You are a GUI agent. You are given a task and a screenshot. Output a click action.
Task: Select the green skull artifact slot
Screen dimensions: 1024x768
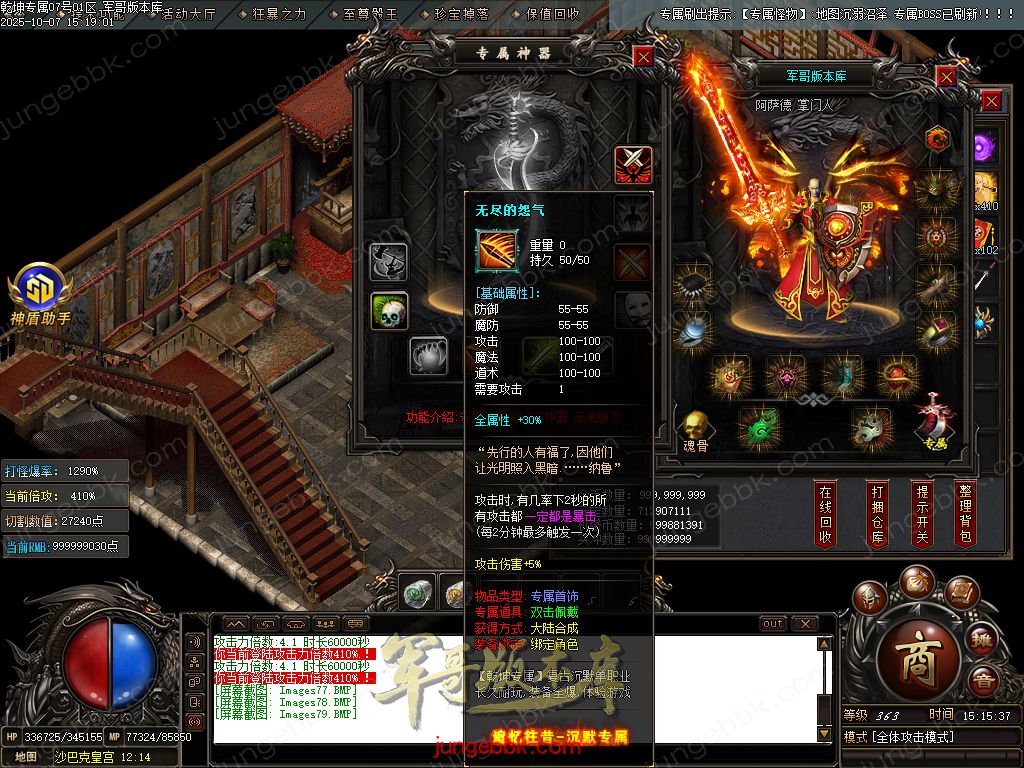pos(388,312)
